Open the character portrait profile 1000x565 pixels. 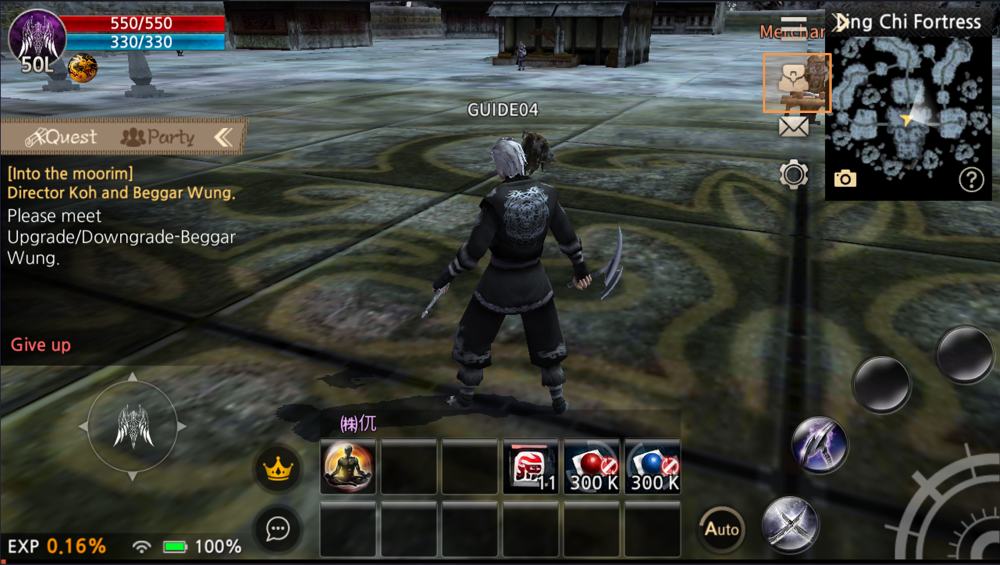coord(37,35)
